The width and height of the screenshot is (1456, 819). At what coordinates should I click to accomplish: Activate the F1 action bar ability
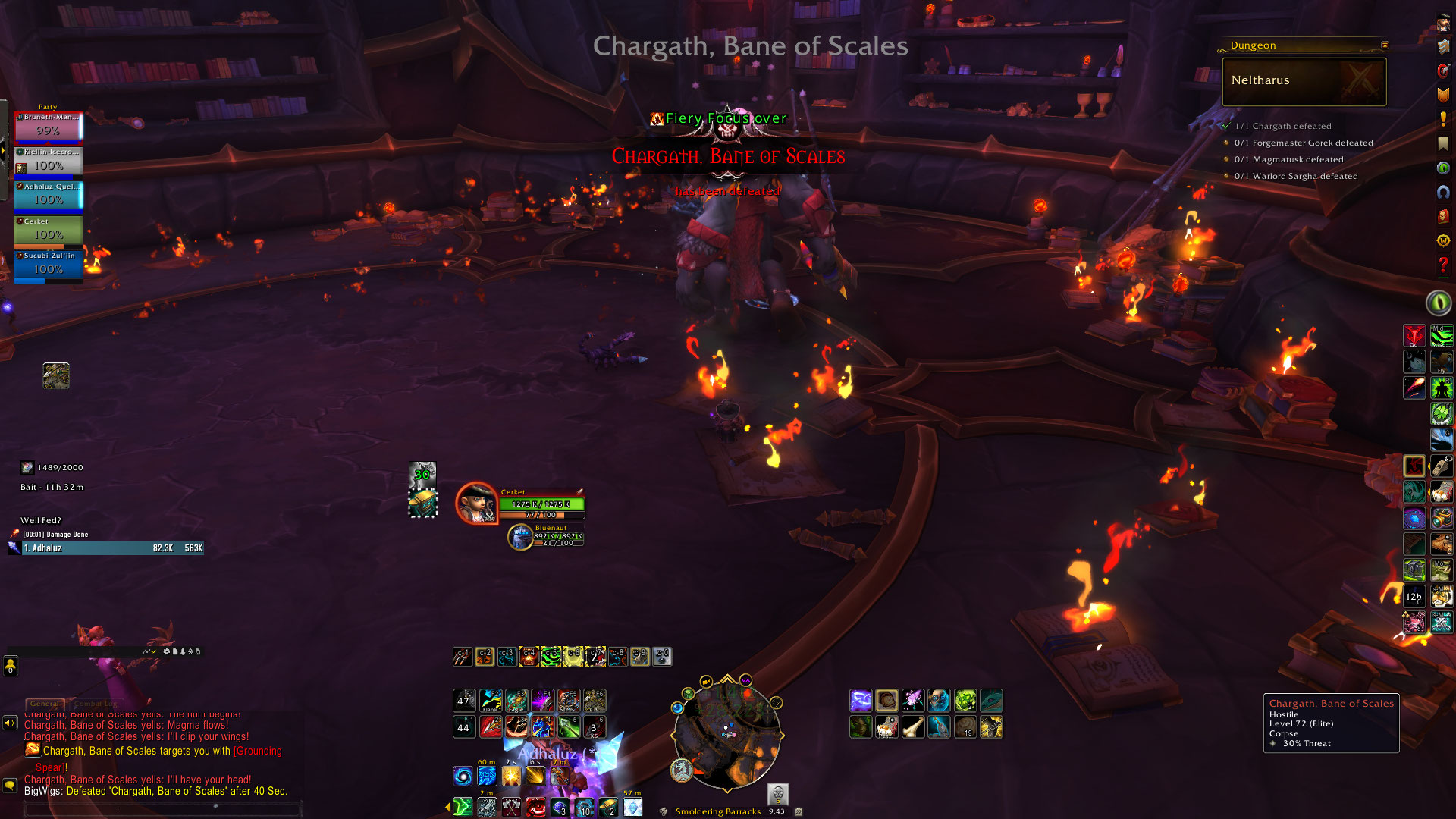click(464, 700)
